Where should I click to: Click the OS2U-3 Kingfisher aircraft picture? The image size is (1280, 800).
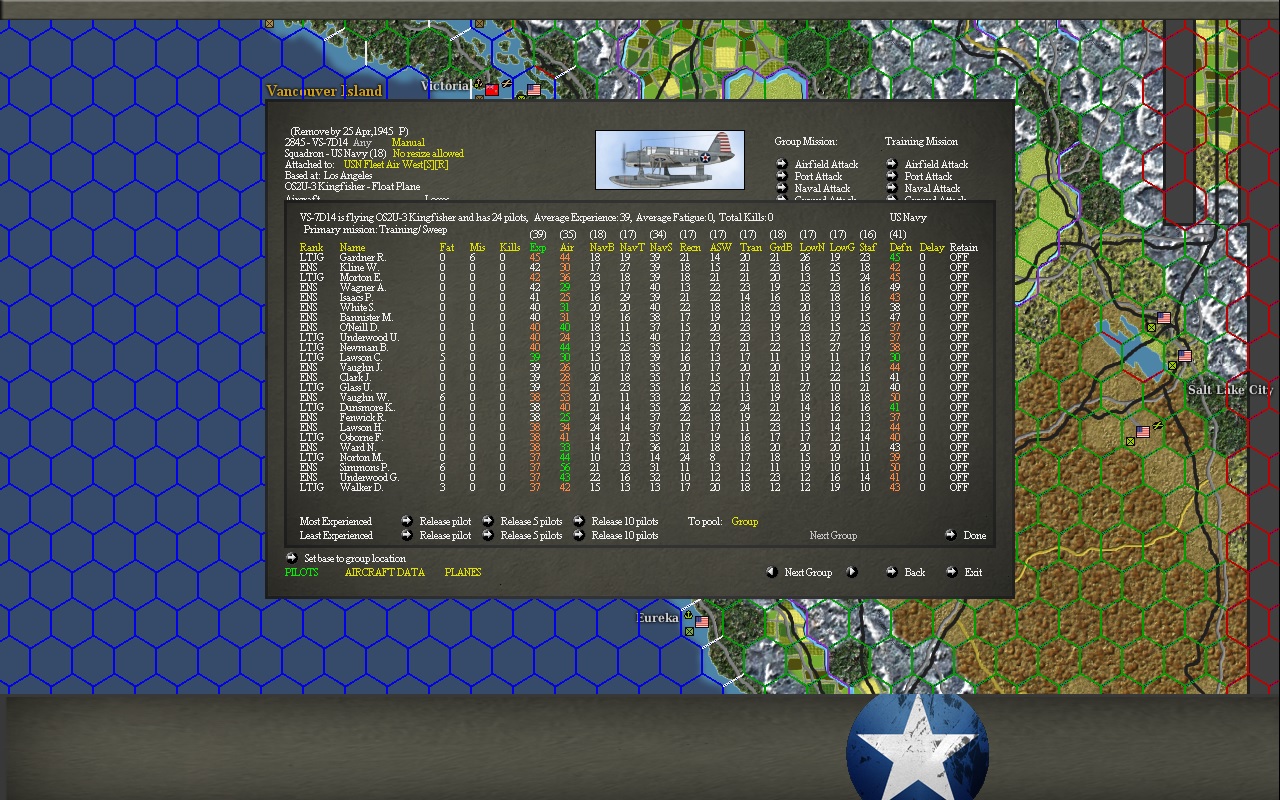pos(669,158)
